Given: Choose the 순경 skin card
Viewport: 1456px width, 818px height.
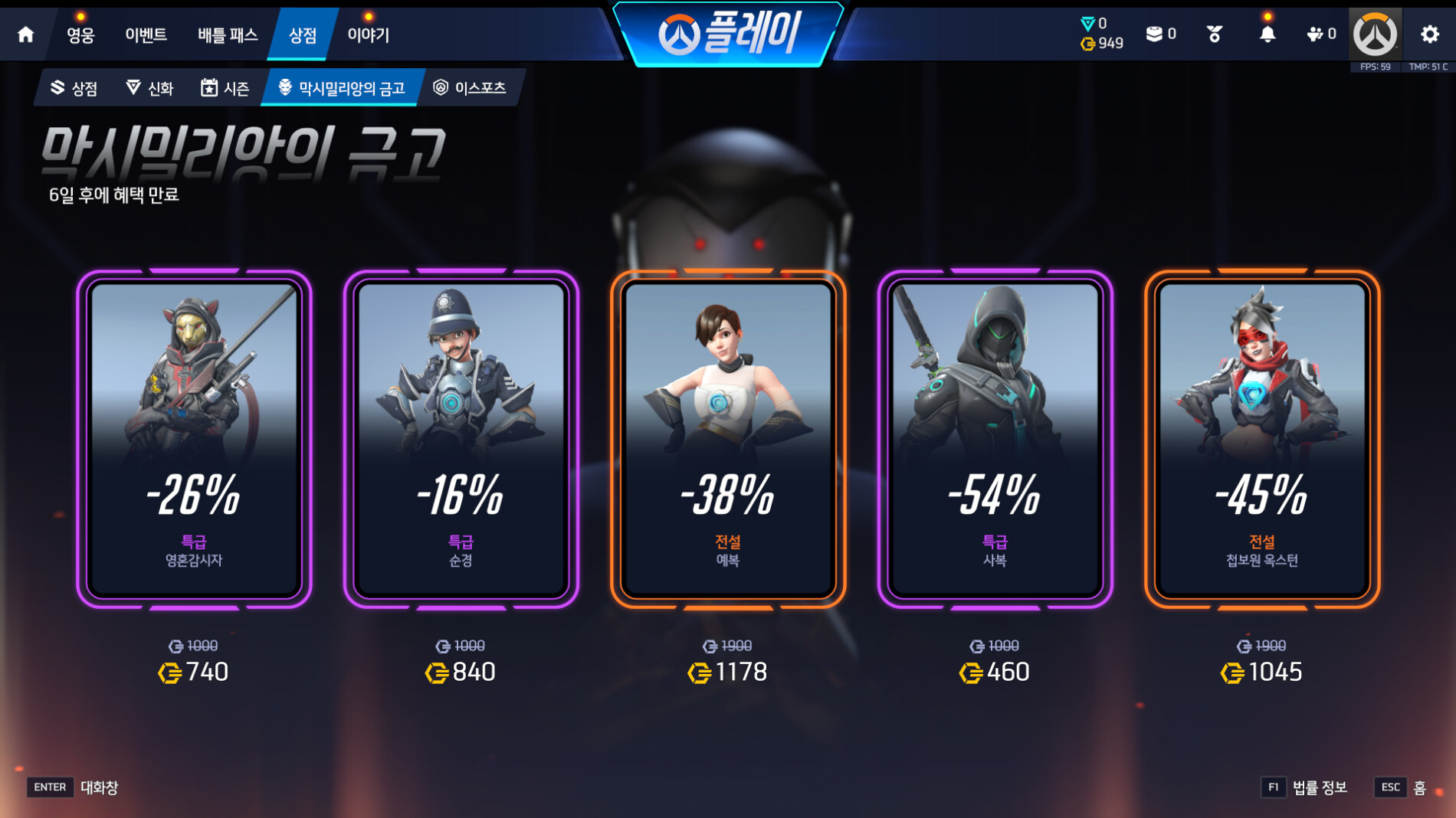Looking at the screenshot, I should coord(461,440).
